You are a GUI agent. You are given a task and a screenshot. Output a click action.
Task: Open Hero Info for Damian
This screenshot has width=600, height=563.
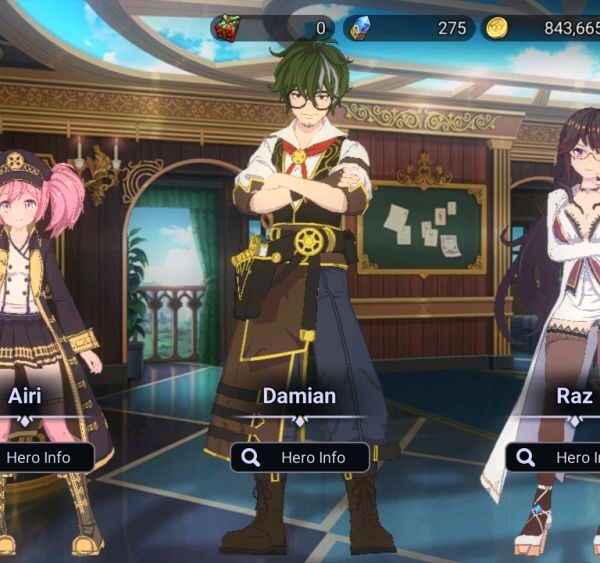[299, 457]
